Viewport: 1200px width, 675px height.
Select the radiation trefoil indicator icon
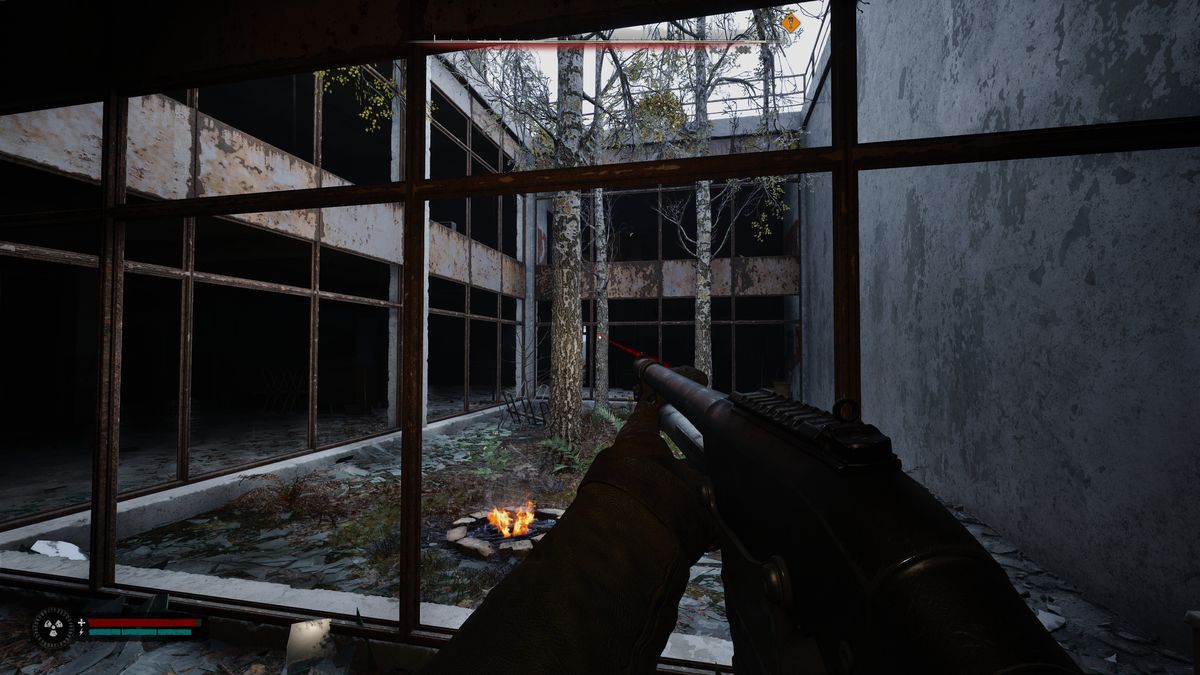pos(52,628)
